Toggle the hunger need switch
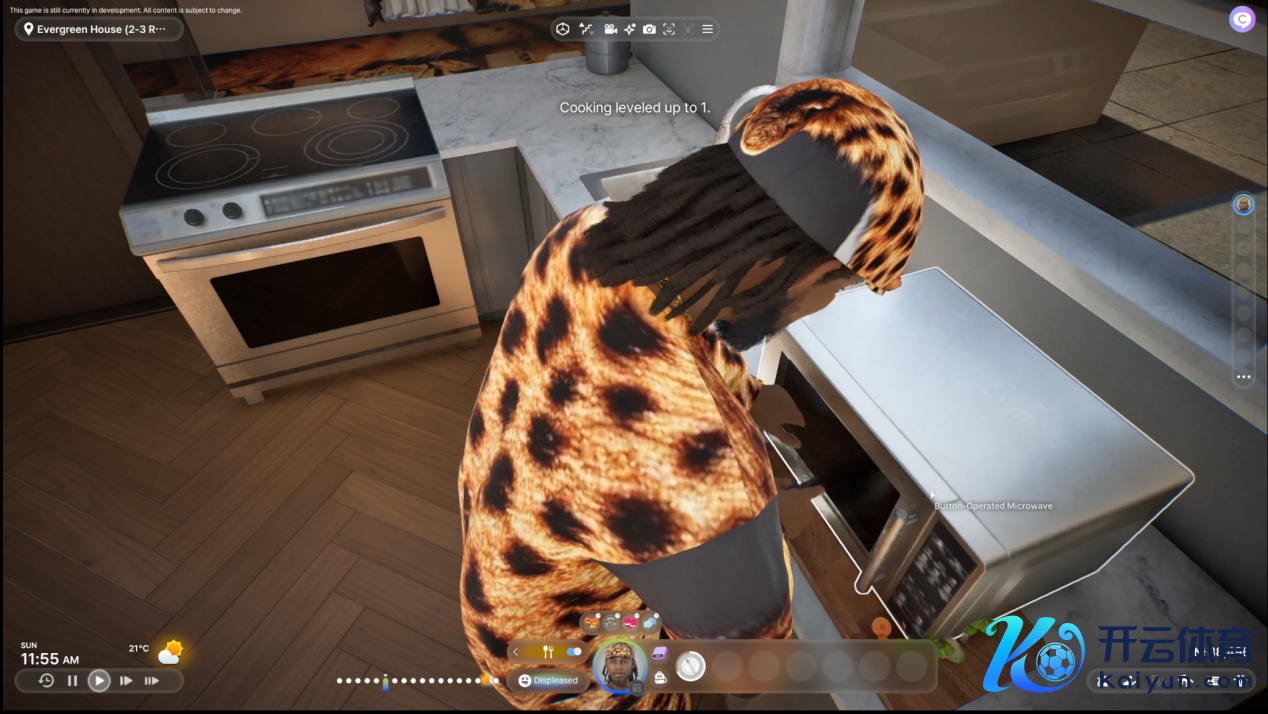 tap(574, 652)
